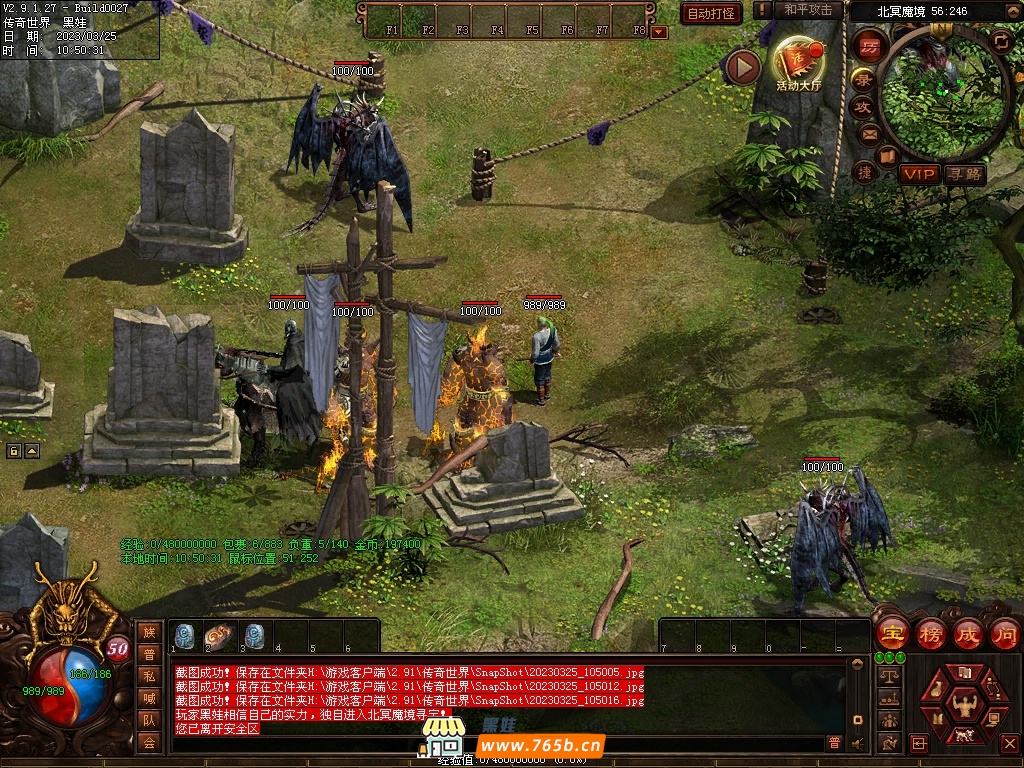Click the 录 record button
The width and height of the screenshot is (1024, 768).
coord(862,80)
